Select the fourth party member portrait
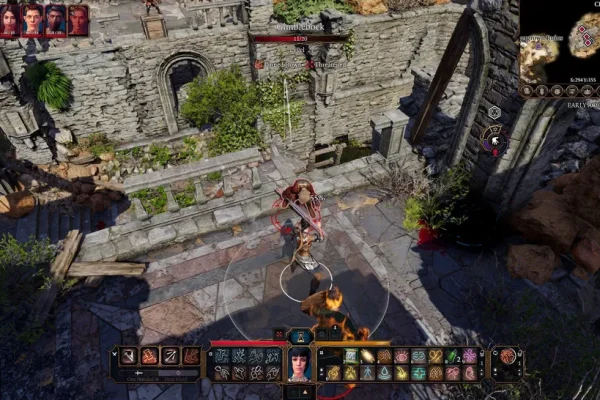 [x=78, y=20]
